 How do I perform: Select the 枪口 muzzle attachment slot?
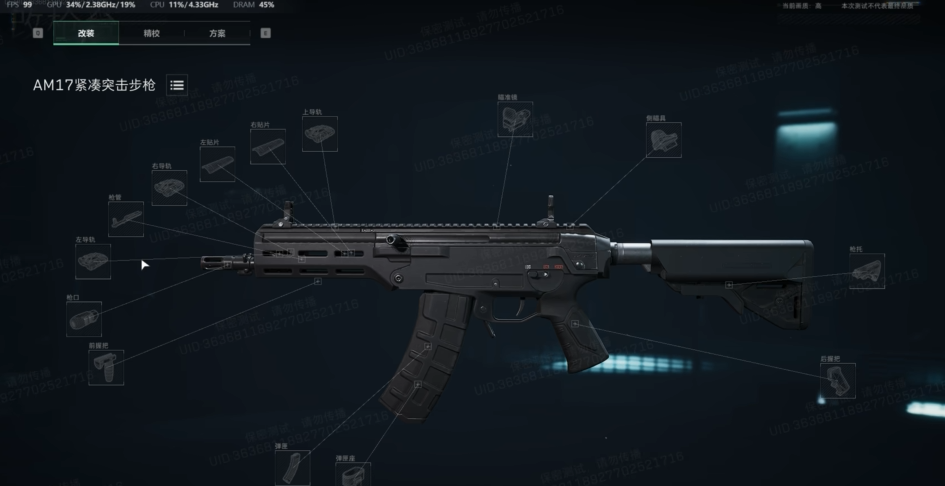click(83, 319)
